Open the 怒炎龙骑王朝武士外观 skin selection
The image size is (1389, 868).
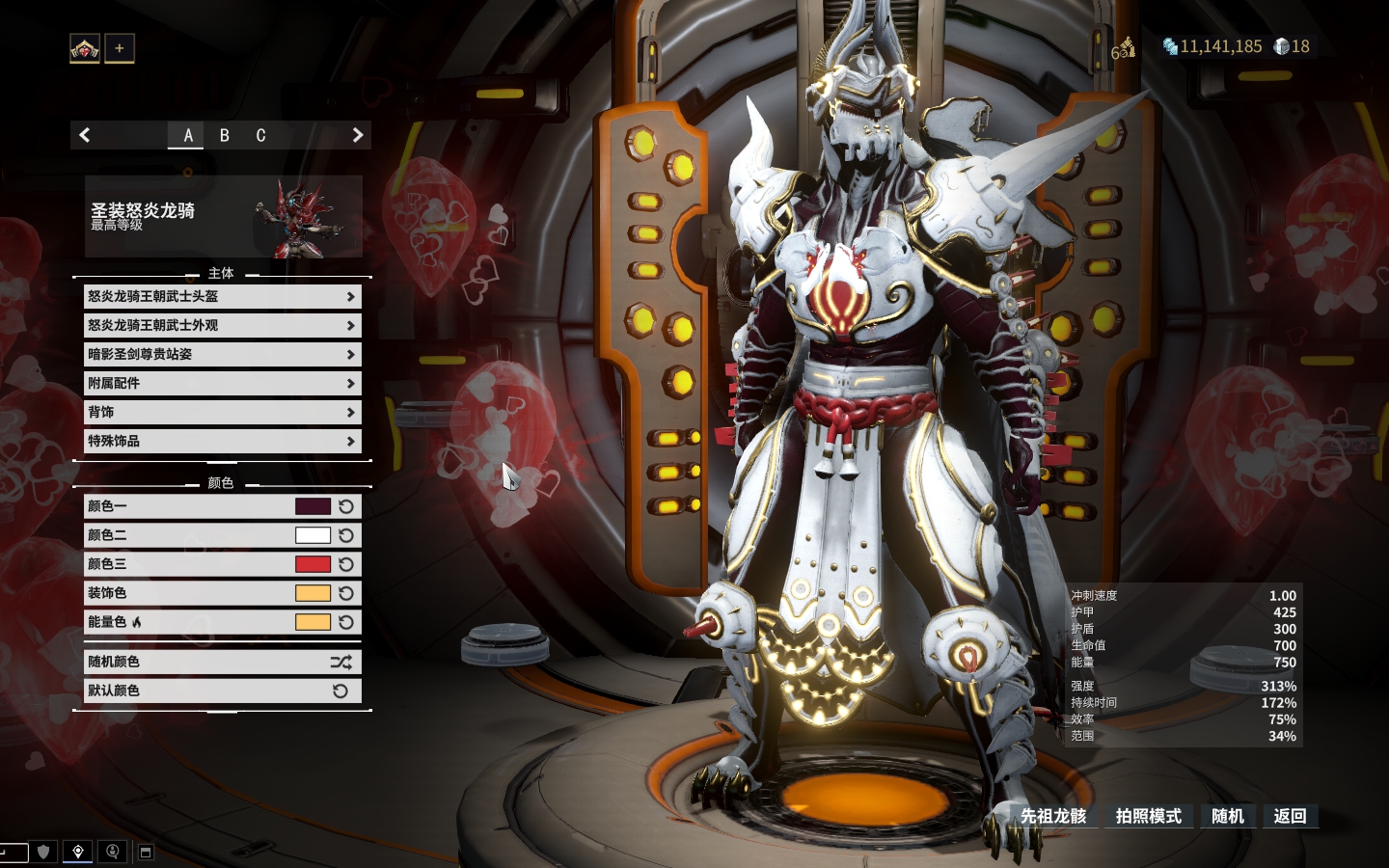click(x=222, y=326)
